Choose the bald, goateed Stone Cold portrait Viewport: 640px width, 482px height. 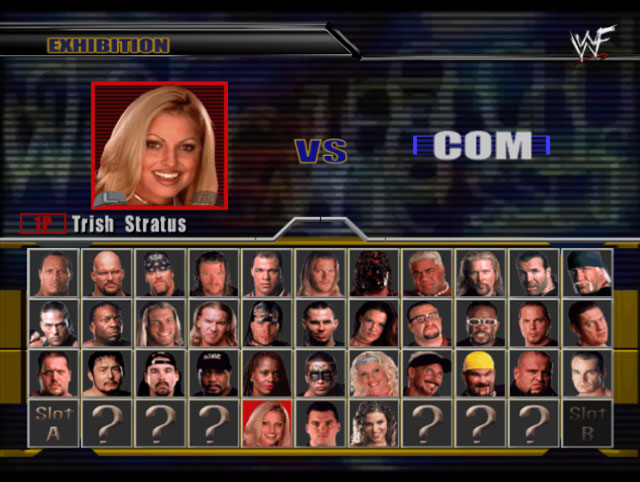click(x=106, y=273)
